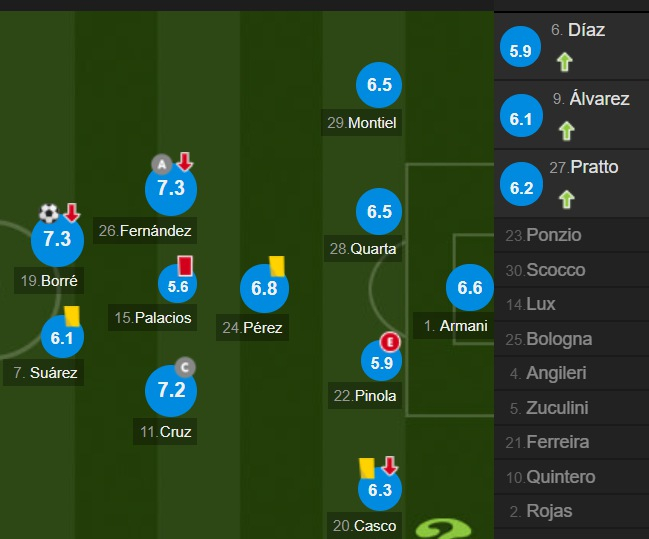The image size is (649, 539).
Task: Click Quarta's 6.5 rating bubble
Action: coord(379,212)
